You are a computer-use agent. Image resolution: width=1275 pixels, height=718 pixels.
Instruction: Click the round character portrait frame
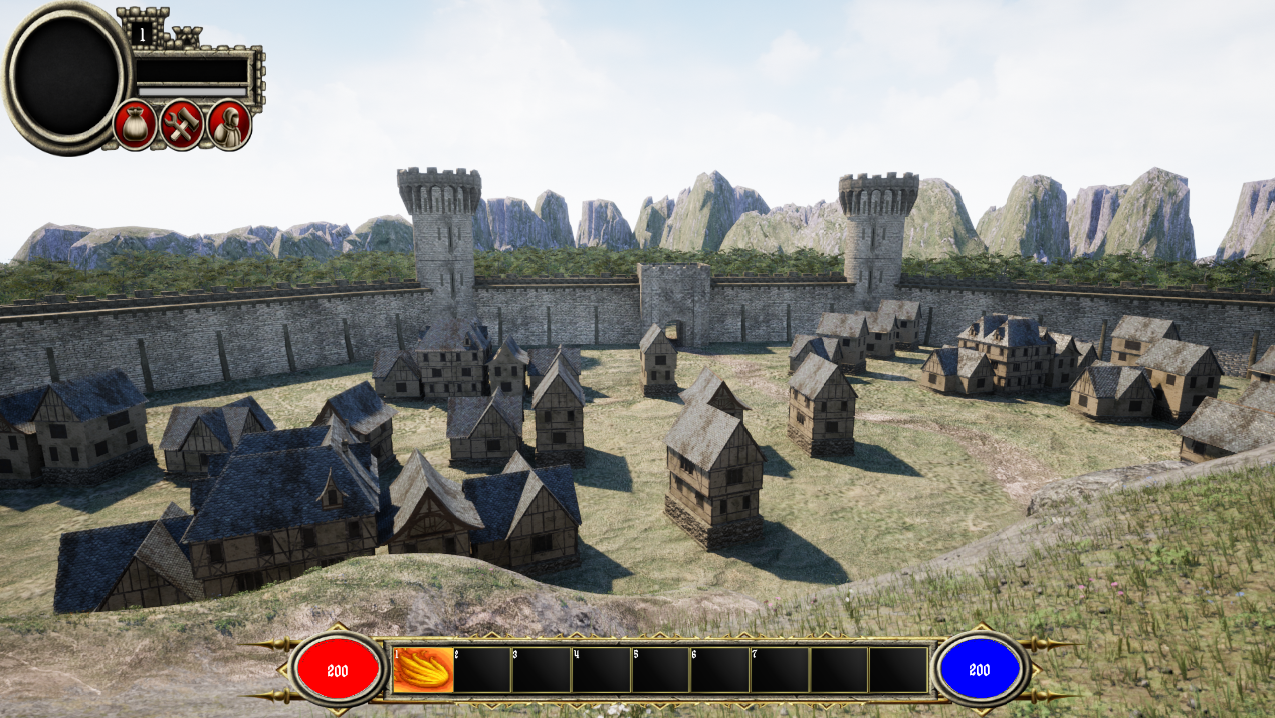67,76
